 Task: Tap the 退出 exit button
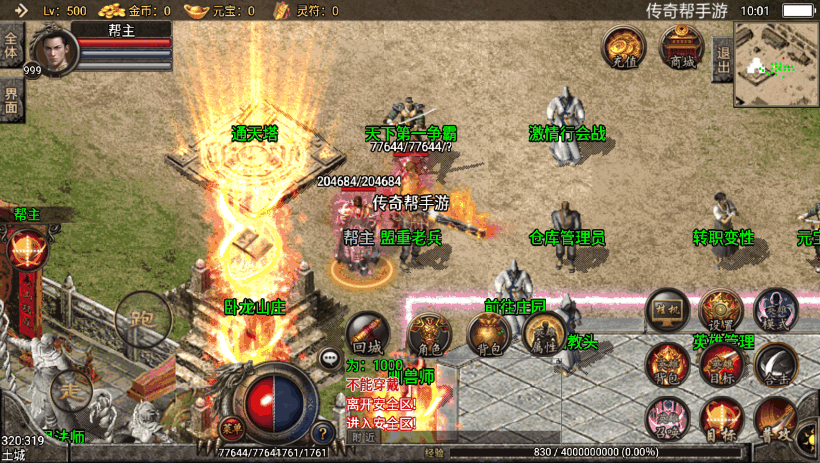click(x=722, y=60)
